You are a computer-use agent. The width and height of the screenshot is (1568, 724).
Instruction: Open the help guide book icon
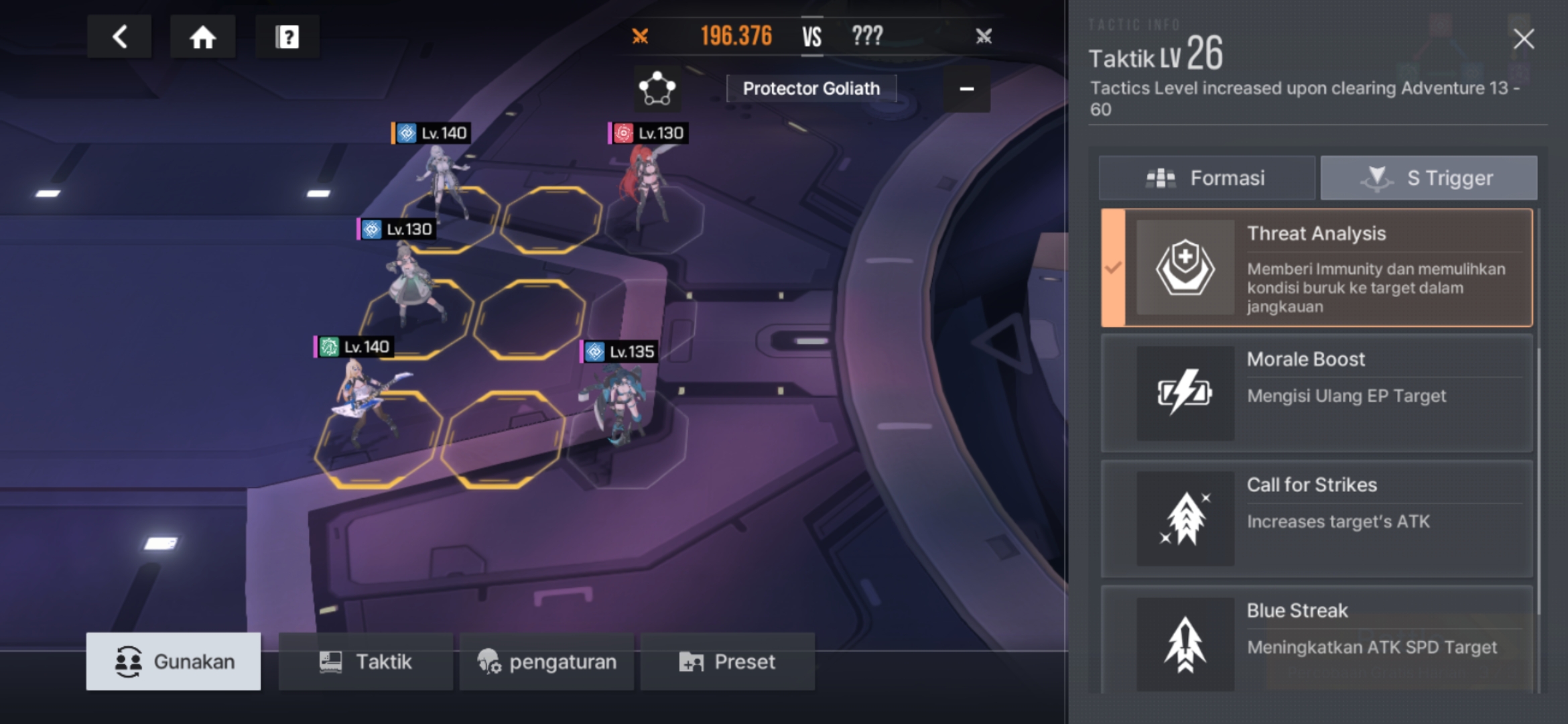[x=287, y=37]
